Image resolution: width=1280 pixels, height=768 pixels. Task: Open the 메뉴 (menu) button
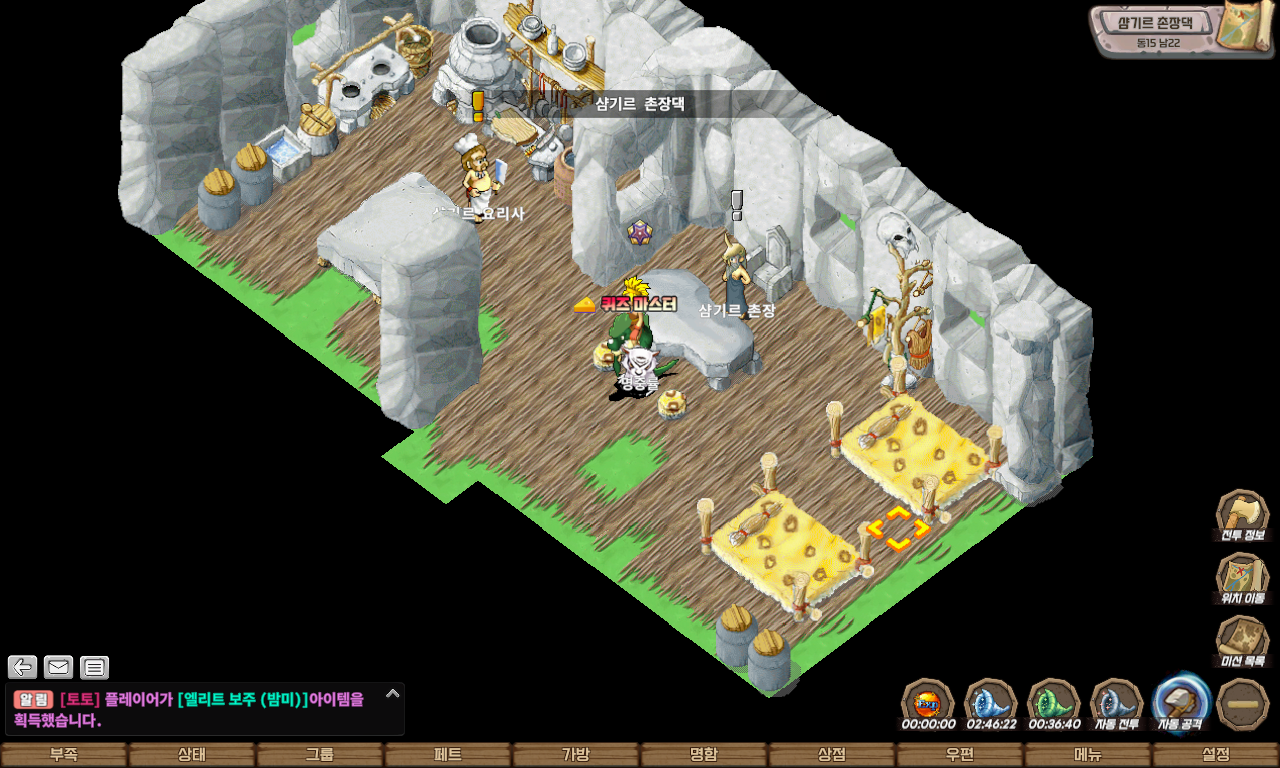pos(1088,755)
